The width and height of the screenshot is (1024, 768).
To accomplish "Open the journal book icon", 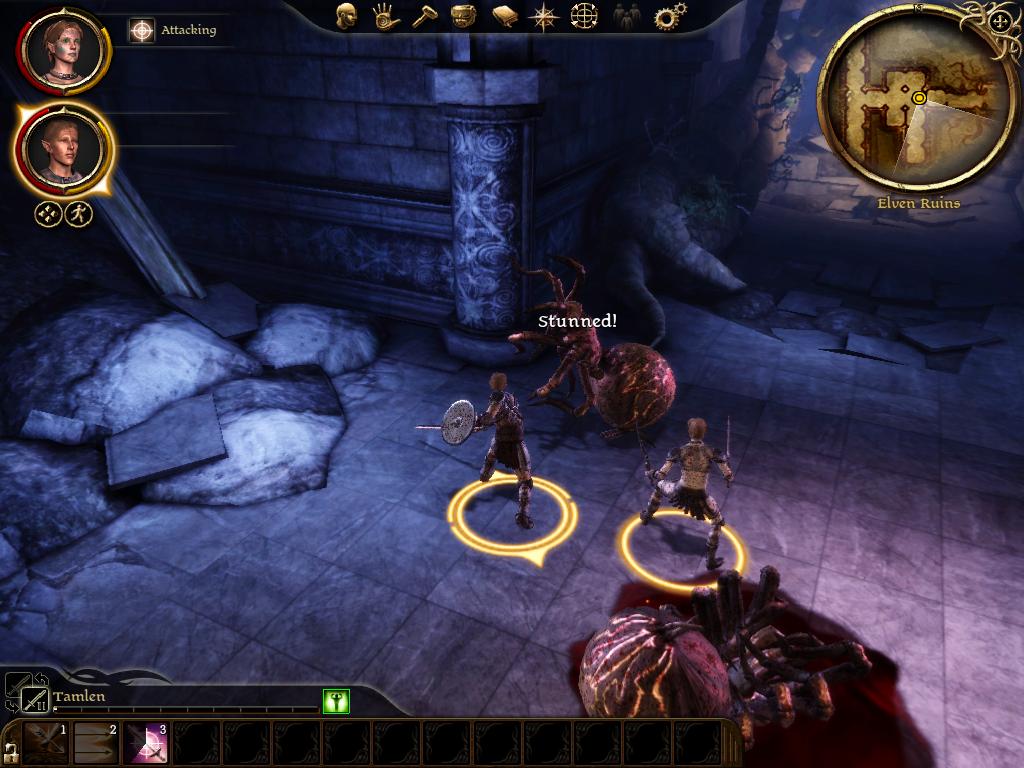I will [504, 16].
